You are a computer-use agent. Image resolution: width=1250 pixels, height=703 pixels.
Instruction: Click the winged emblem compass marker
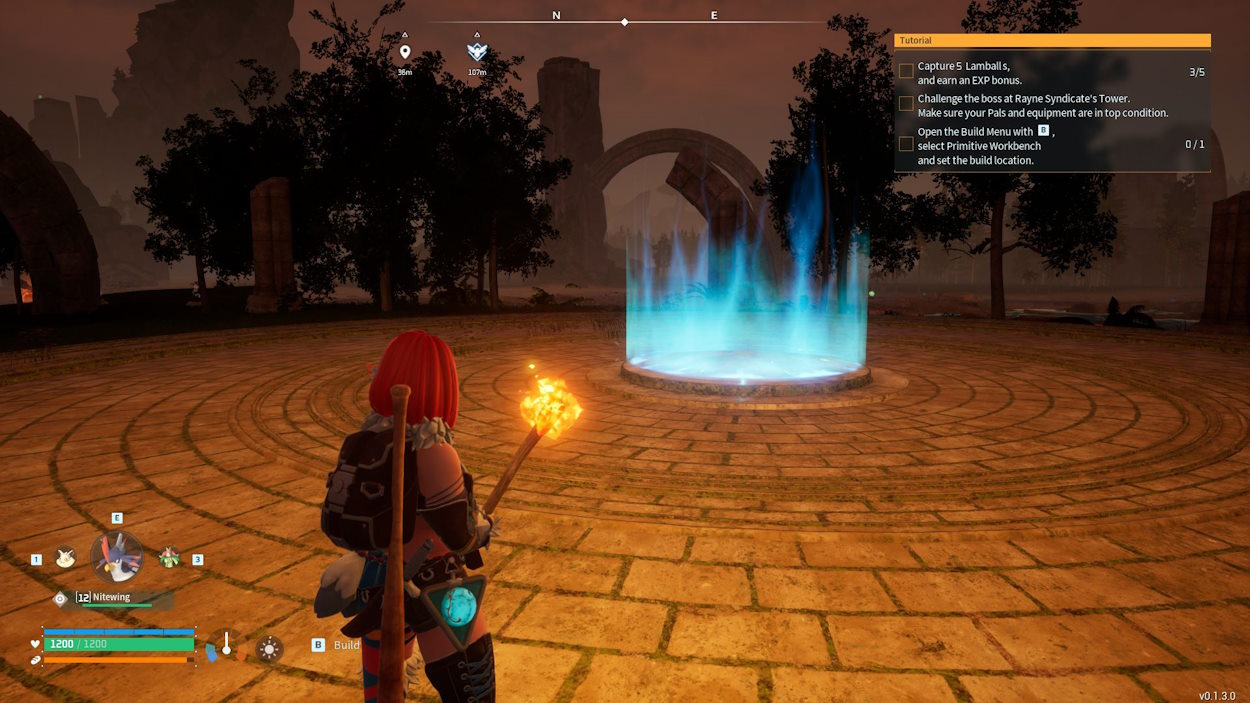[x=477, y=52]
